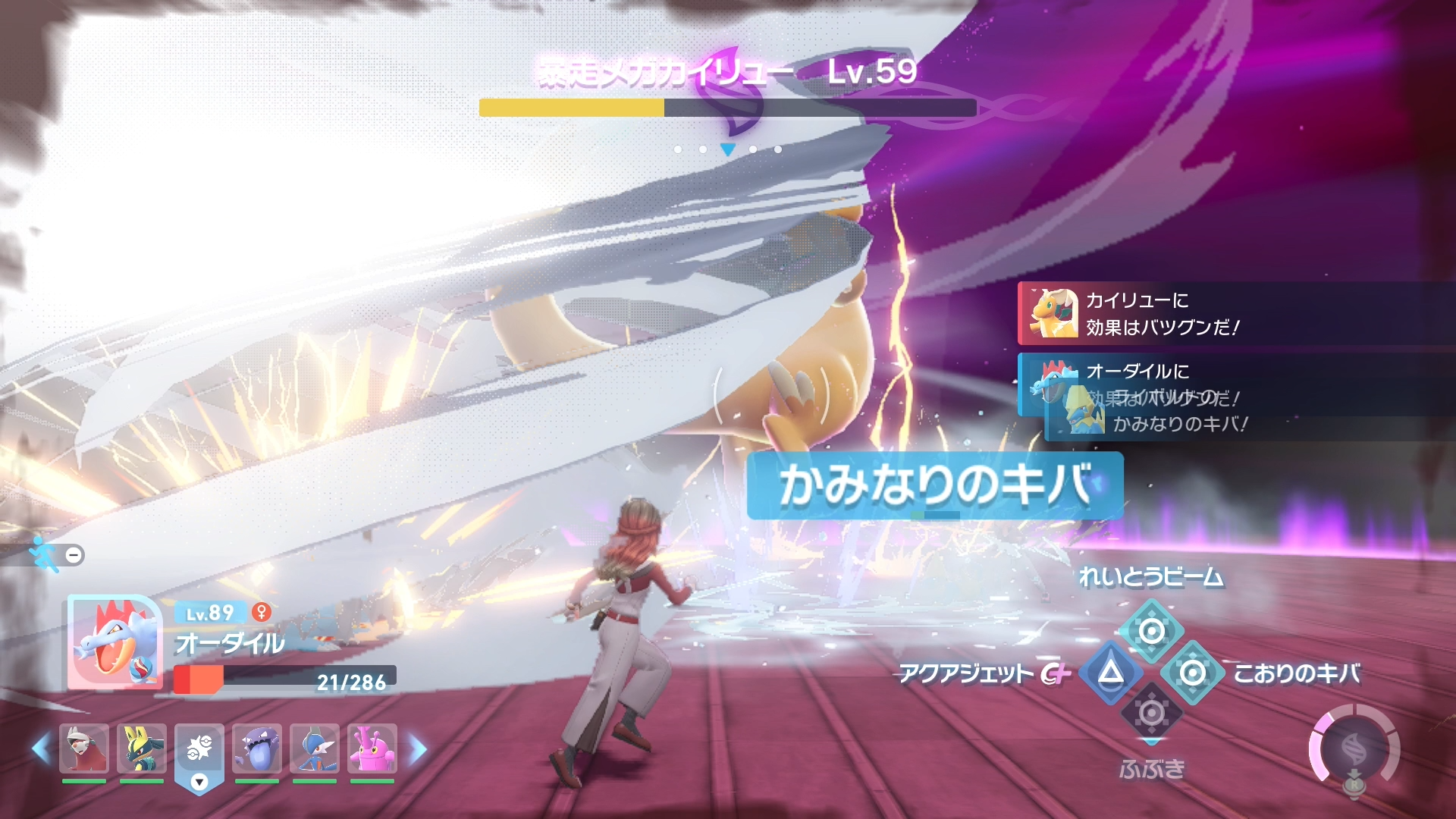Switch to the yellow-eared Lucario party slot
Screen dimensions: 1456x819
click(x=142, y=748)
